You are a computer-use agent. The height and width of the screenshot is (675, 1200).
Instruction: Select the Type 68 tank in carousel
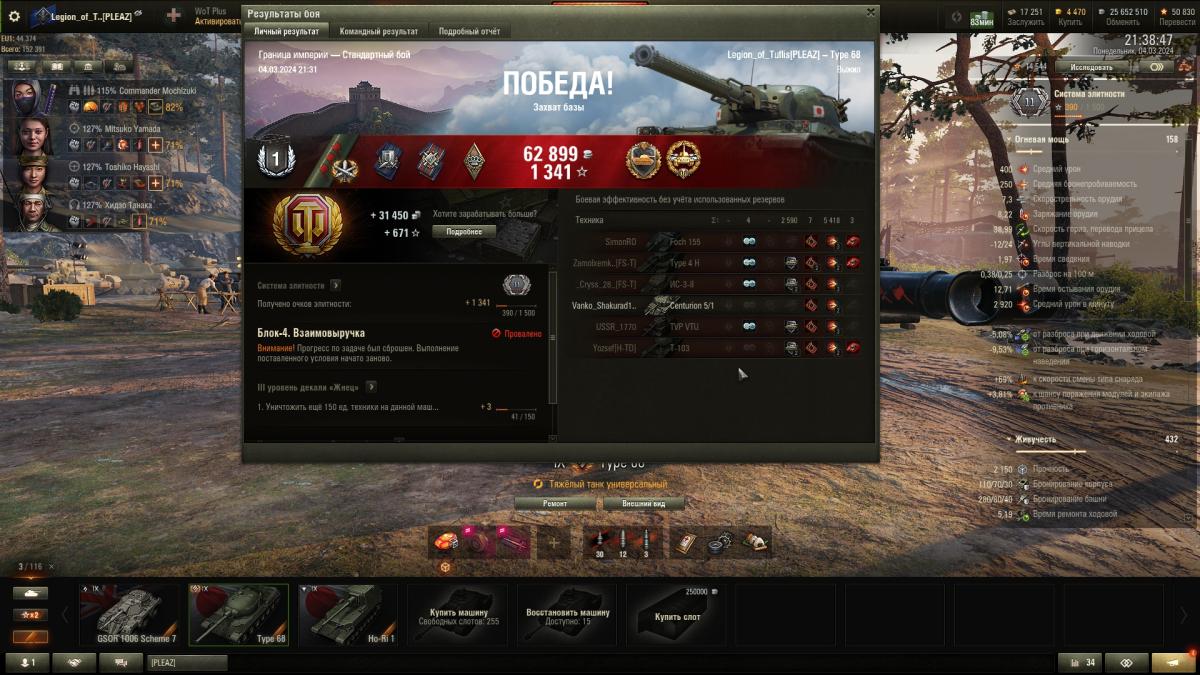click(x=242, y=615)
